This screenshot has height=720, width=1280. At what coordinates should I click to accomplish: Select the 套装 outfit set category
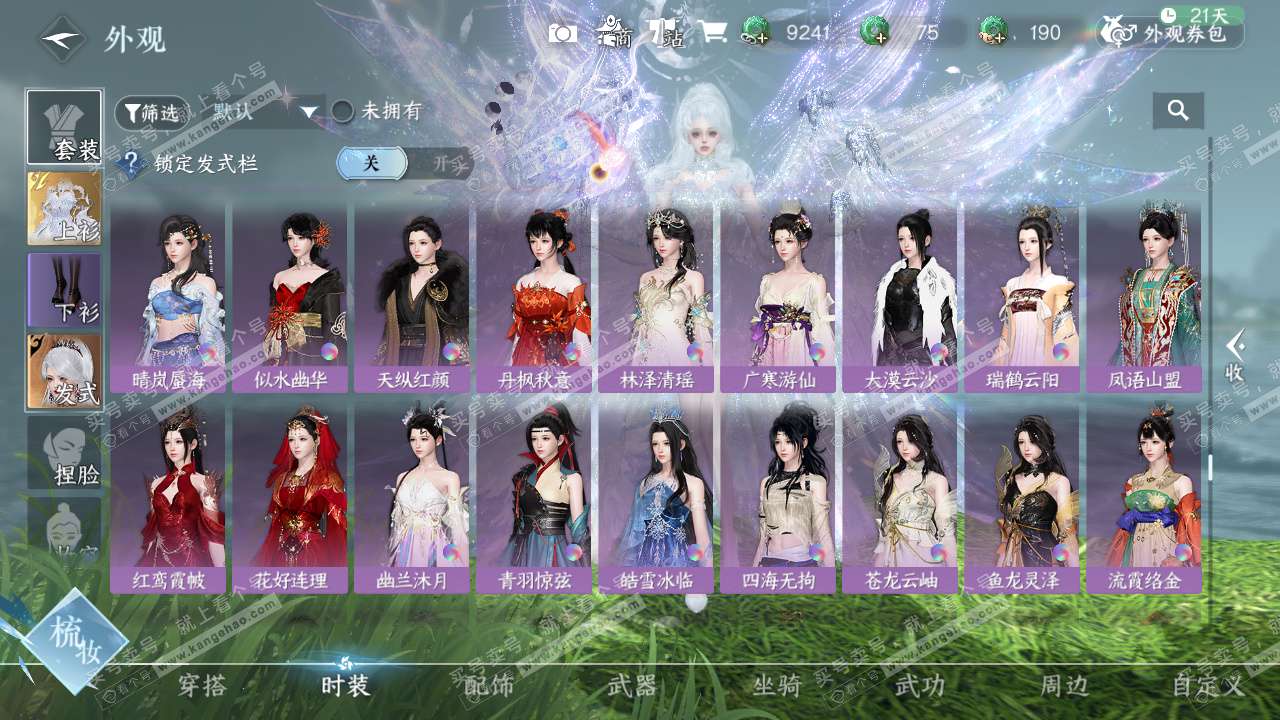point(65,127)
